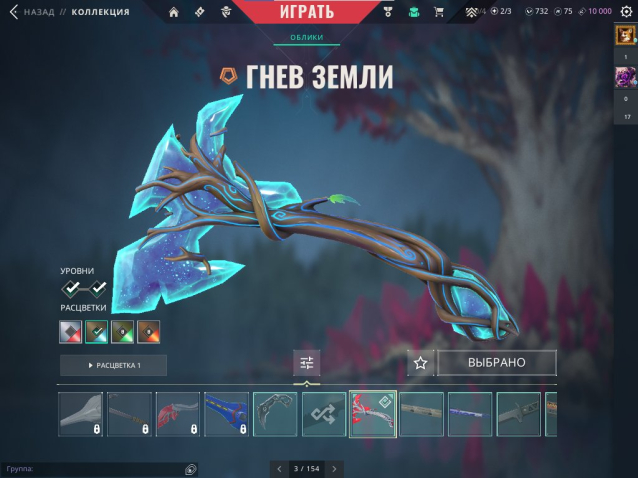Viewport: 638px width, 478px height.
Task: Open the player avatar in the friends sidebar
Action: point(626,35)
